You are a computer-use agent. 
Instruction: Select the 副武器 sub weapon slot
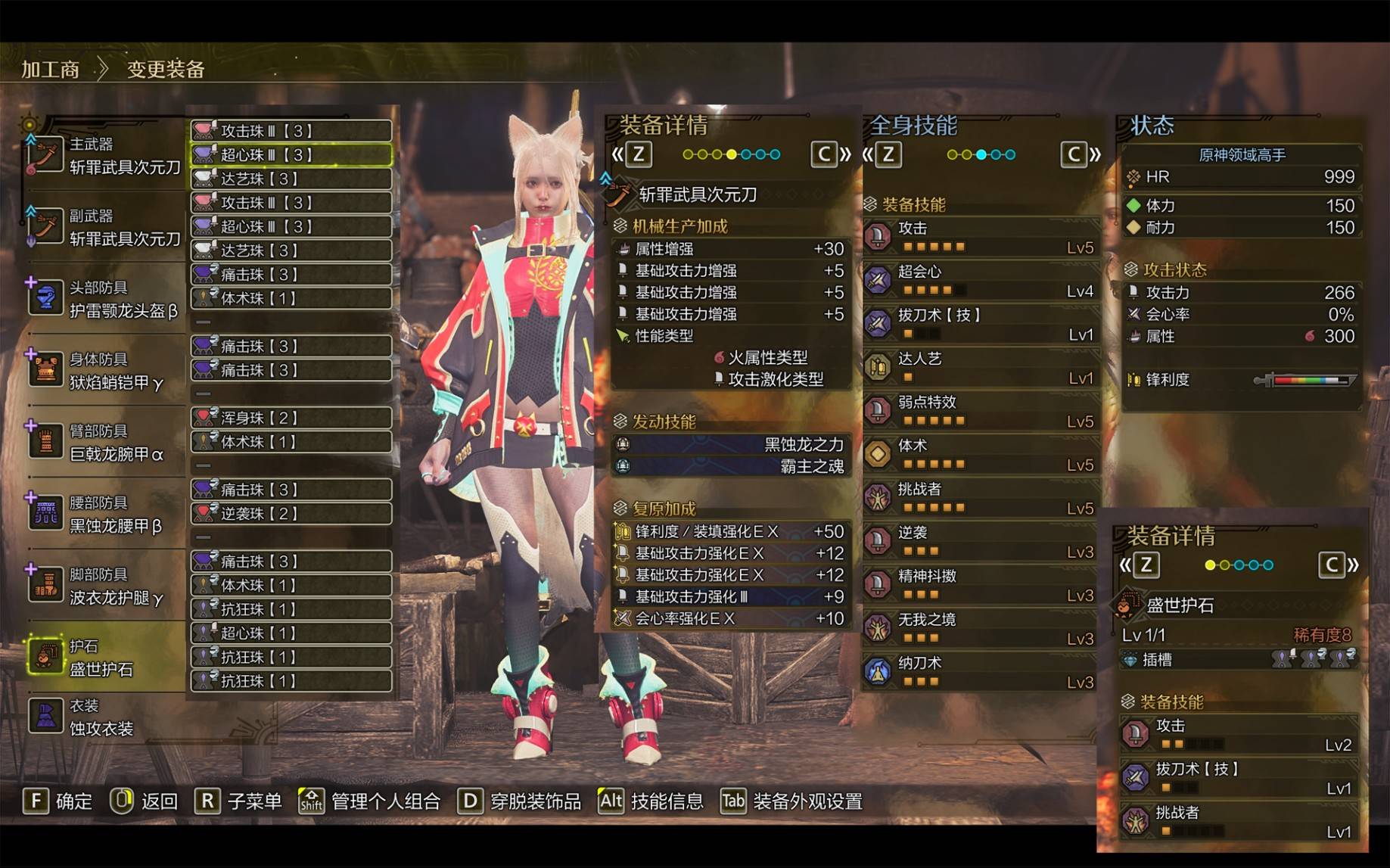(x=106, y=228)
